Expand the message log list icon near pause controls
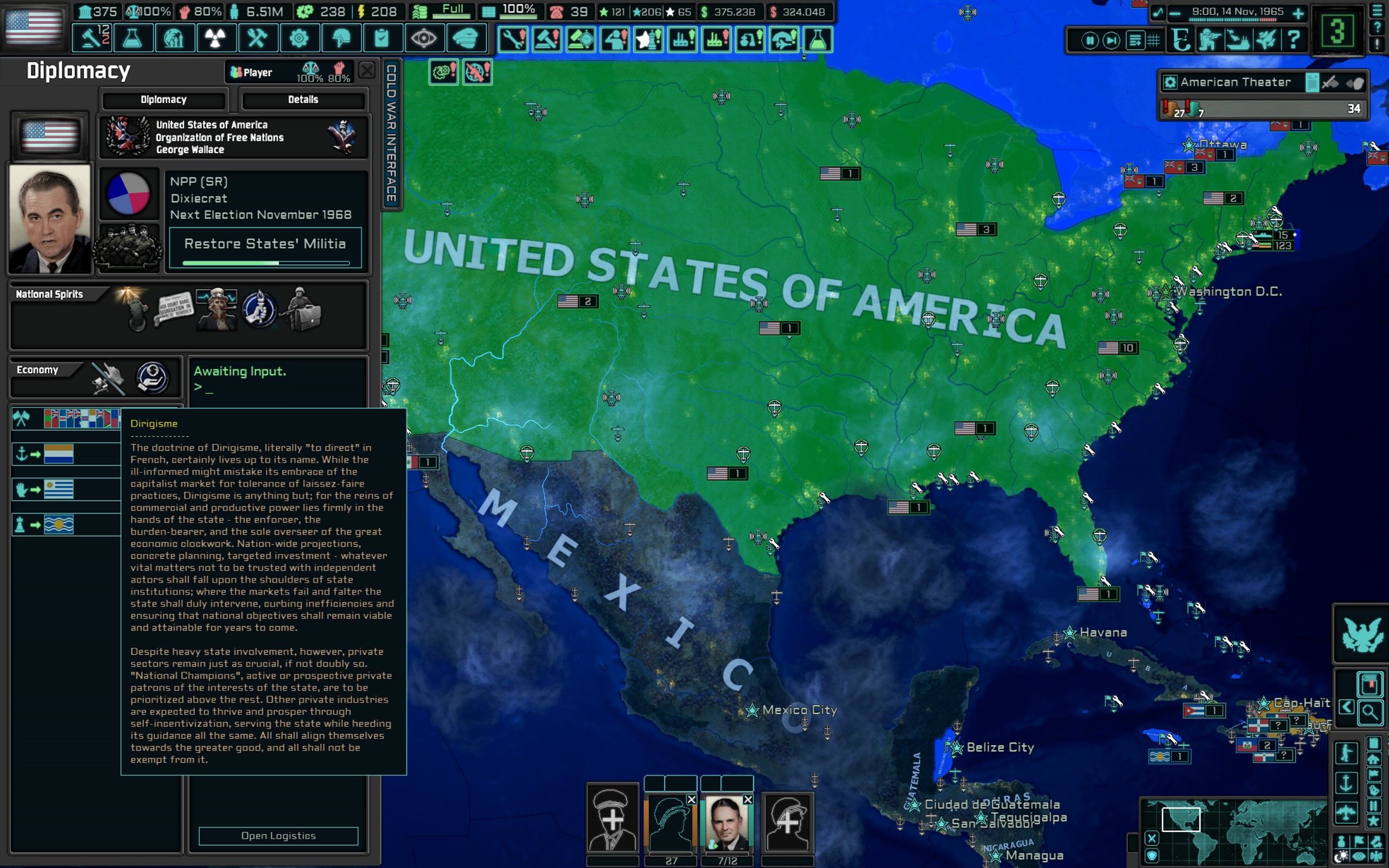The height and width of the screenshot is (868, 1389). click(1135, 40)
